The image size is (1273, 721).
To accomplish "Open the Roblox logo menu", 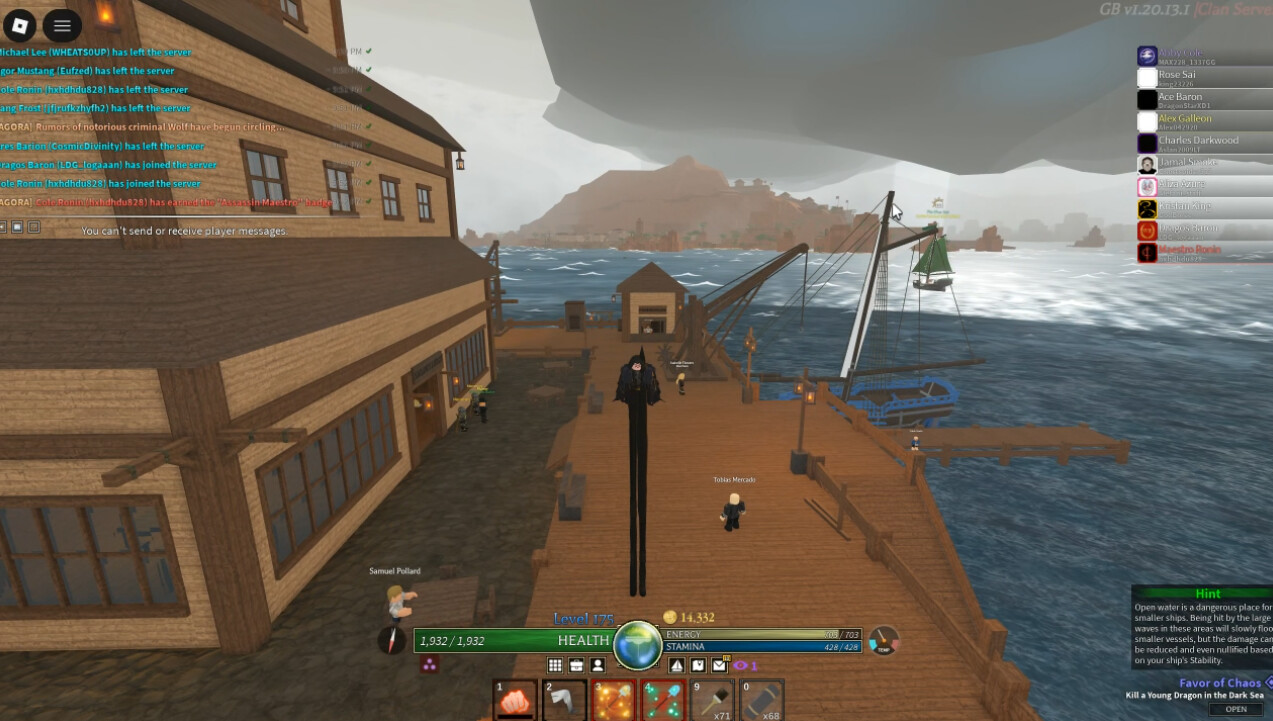I will (19, 26).
